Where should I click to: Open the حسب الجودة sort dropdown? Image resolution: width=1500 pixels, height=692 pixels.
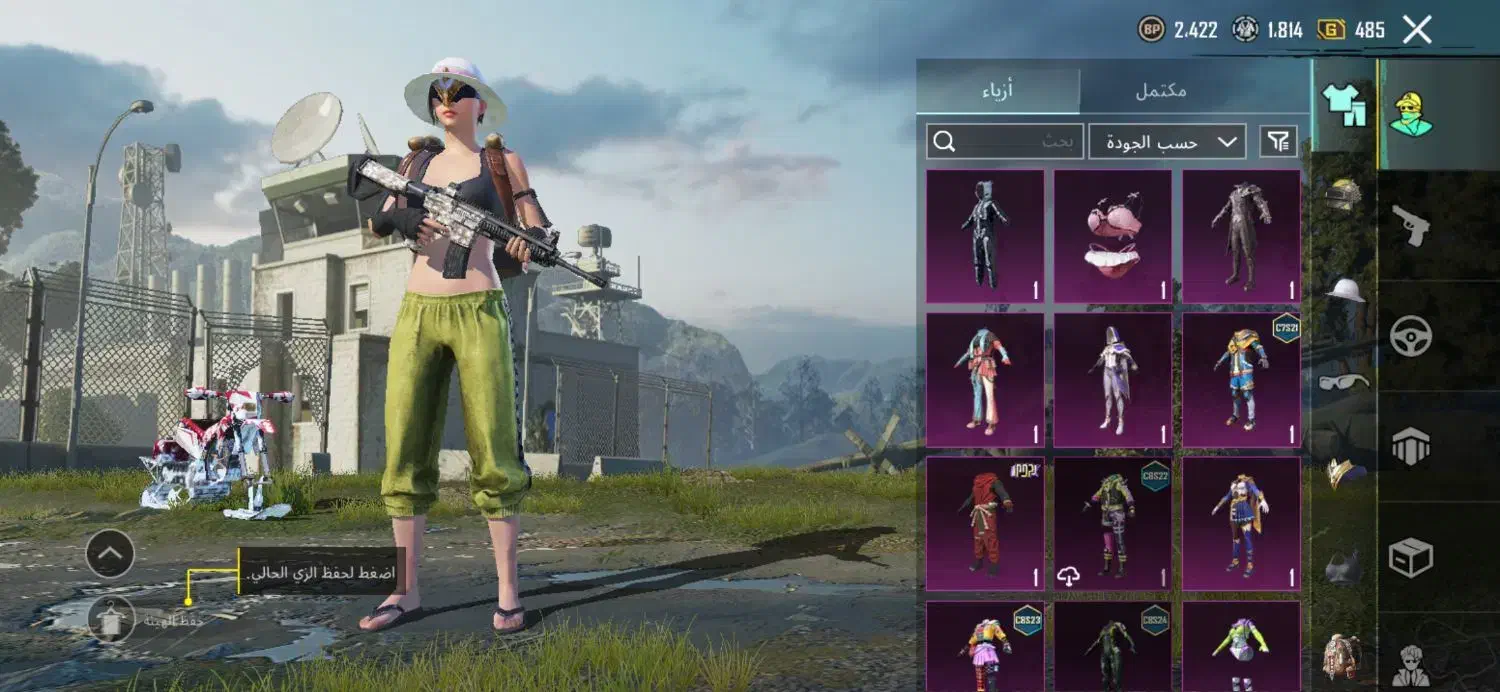click(x=1167, y=142)
